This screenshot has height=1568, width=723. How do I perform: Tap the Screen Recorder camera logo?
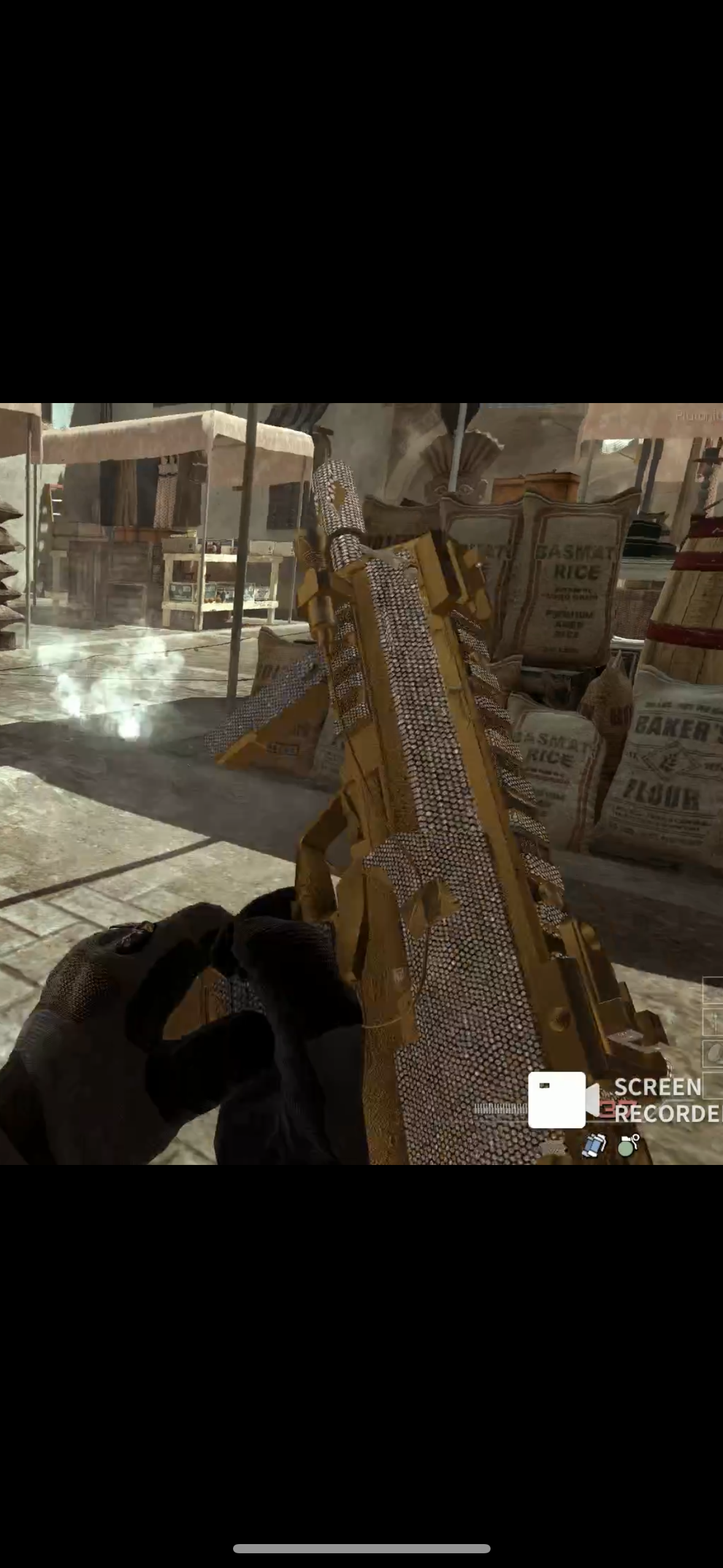pyautogui.click(x=562, y=1099)
